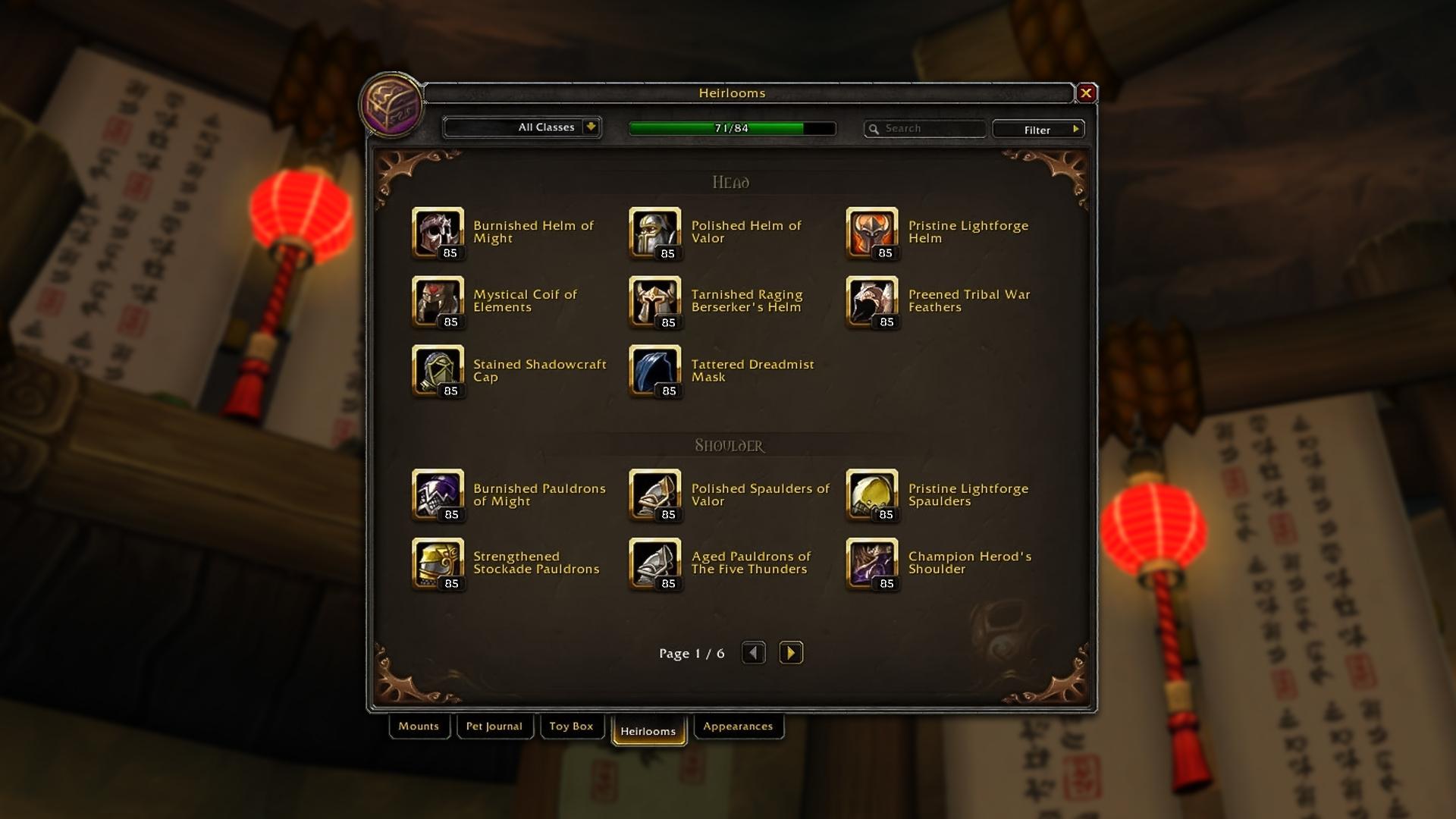Select the Champion Herod's Shoulder icon

(872, 563)
